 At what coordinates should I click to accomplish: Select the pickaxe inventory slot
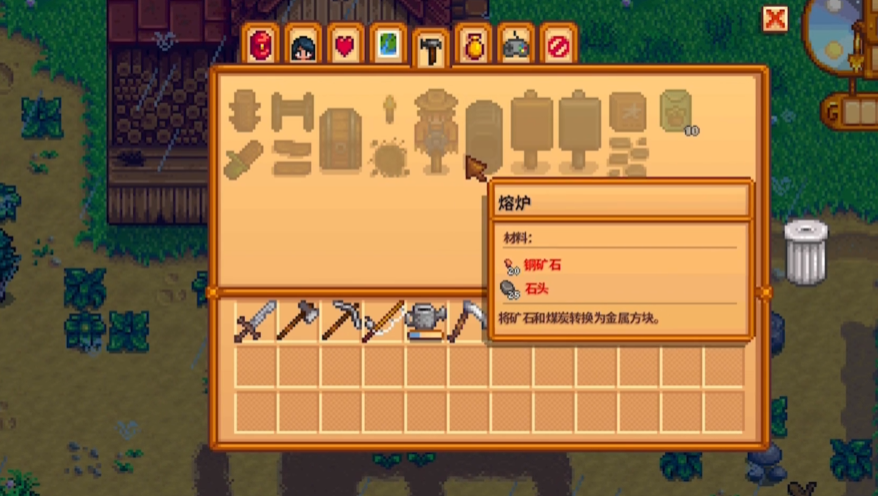pyautogui.click(x=340, y=322)
